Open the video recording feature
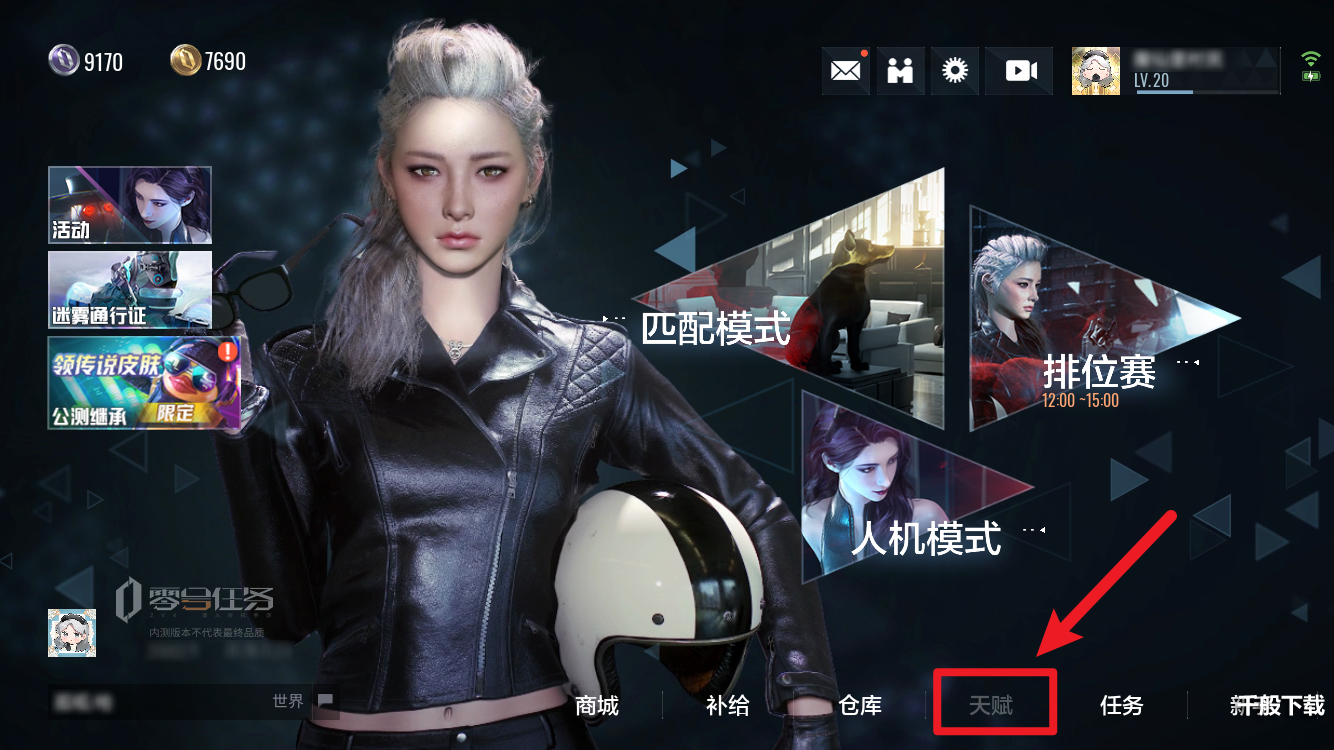 (1018, 70)
